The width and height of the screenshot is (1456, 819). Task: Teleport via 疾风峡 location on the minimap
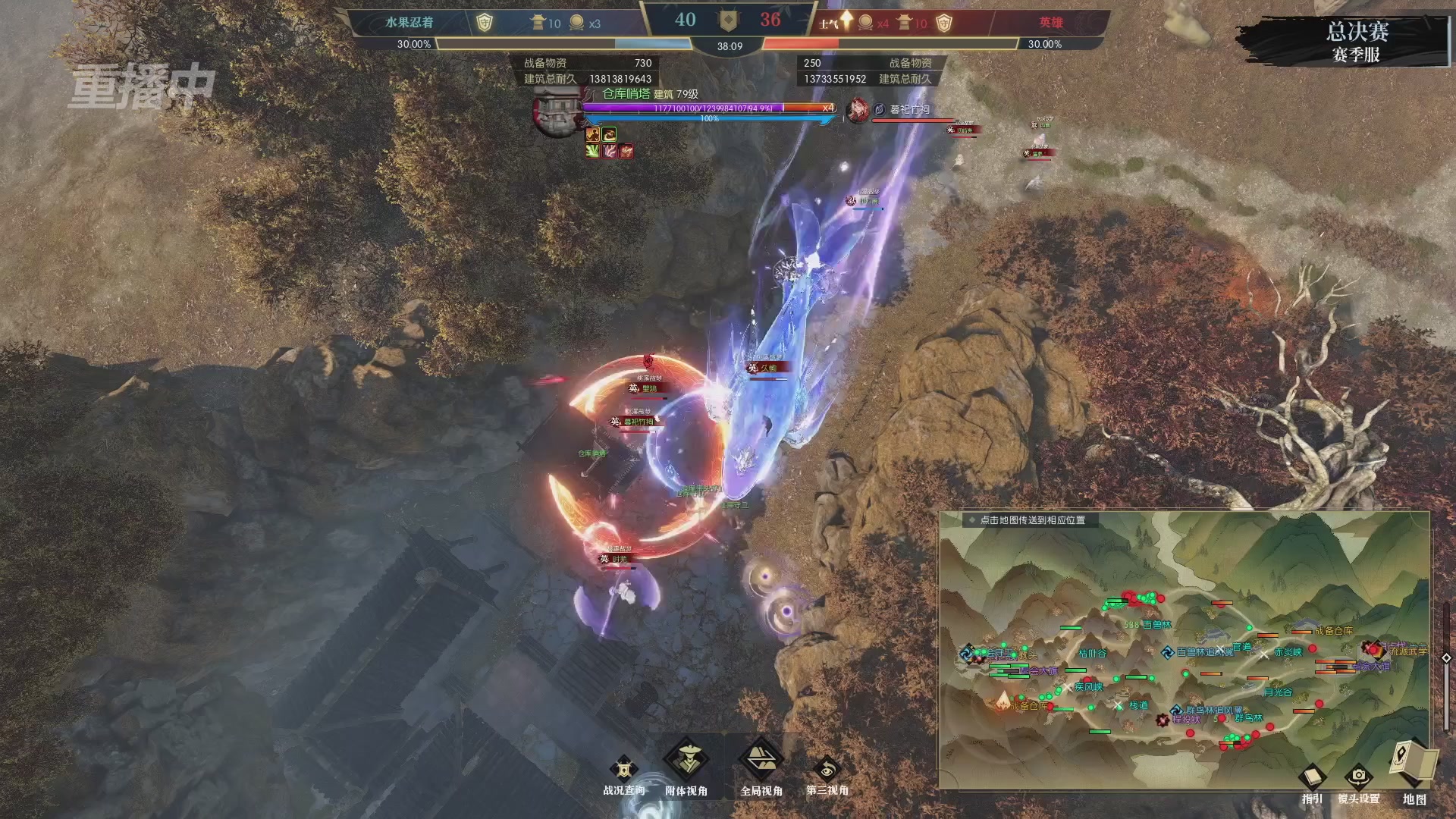coord(1090,688)
